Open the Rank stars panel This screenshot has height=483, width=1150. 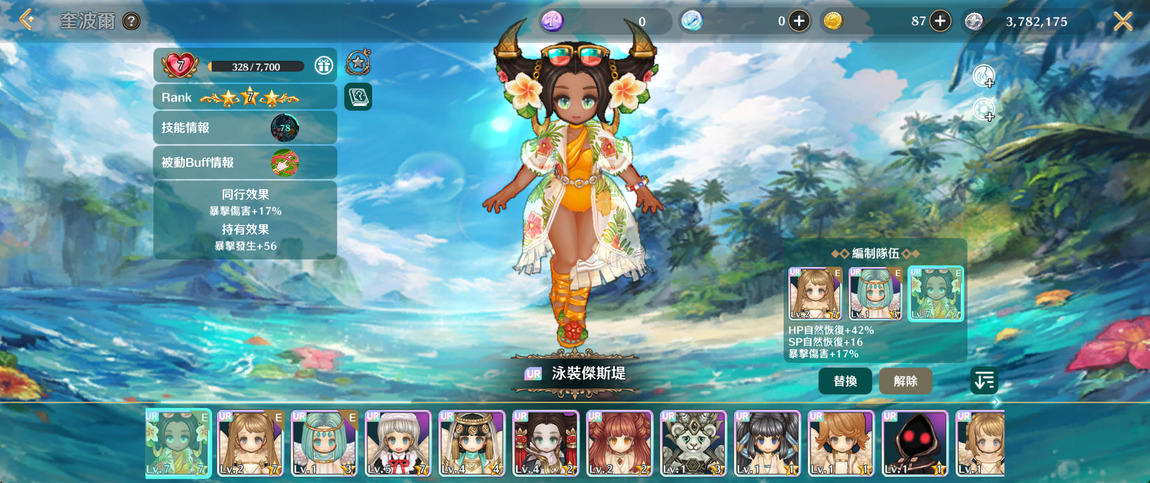(x=245, y=97)
